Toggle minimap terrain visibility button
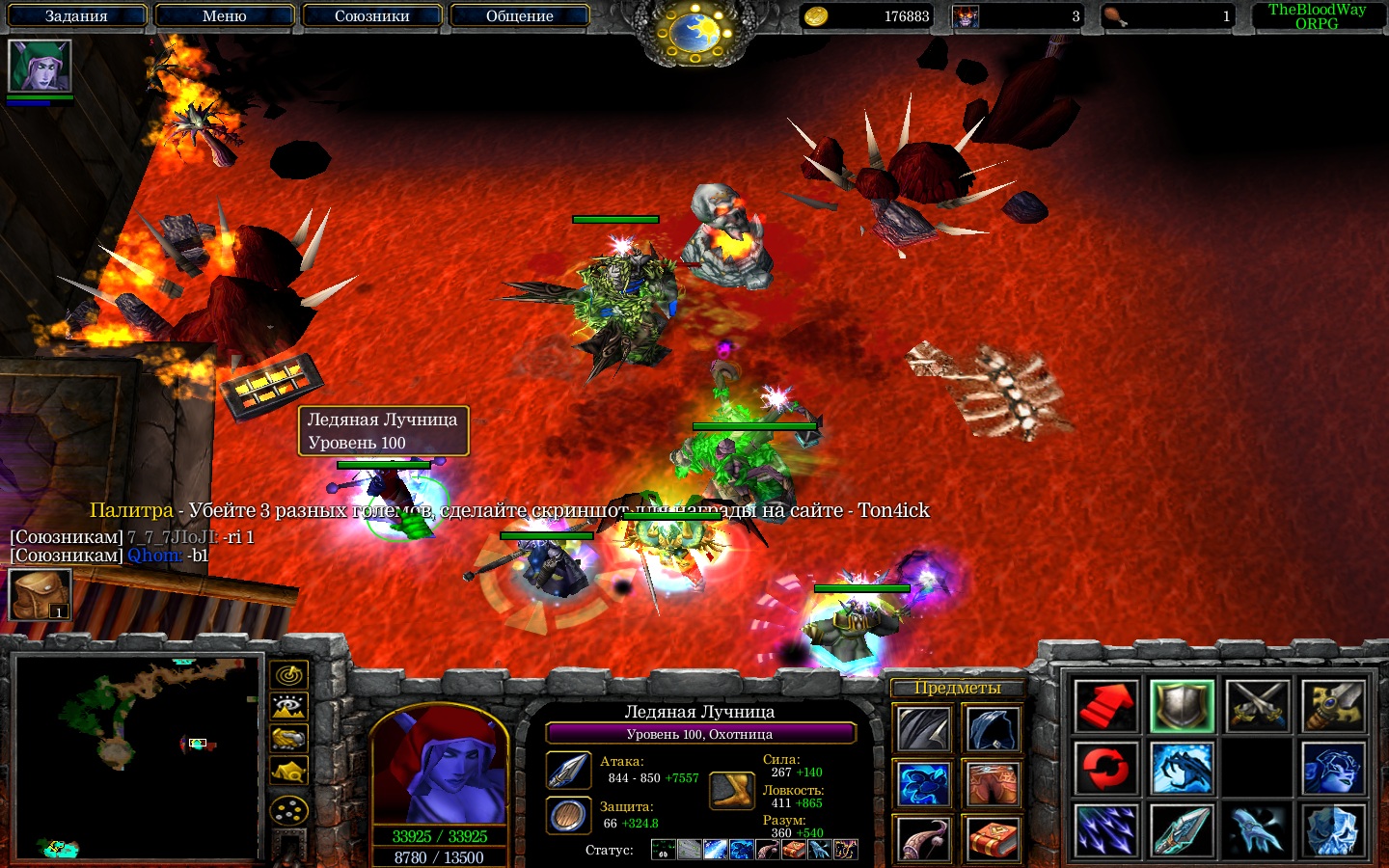The height and width of the screenshot is (868, 1389). (x=288, y=708)
